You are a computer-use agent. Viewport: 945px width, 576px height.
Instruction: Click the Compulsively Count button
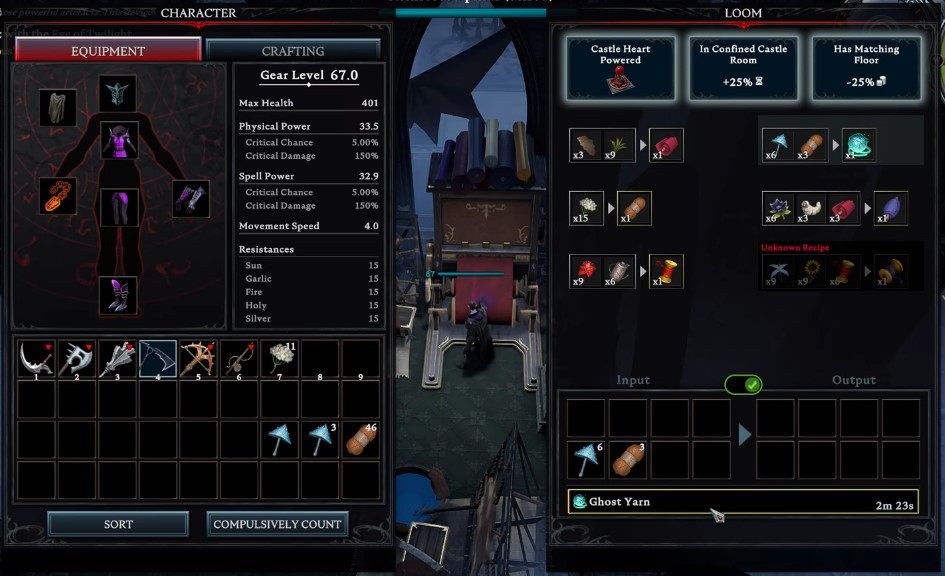coord(277,524)
